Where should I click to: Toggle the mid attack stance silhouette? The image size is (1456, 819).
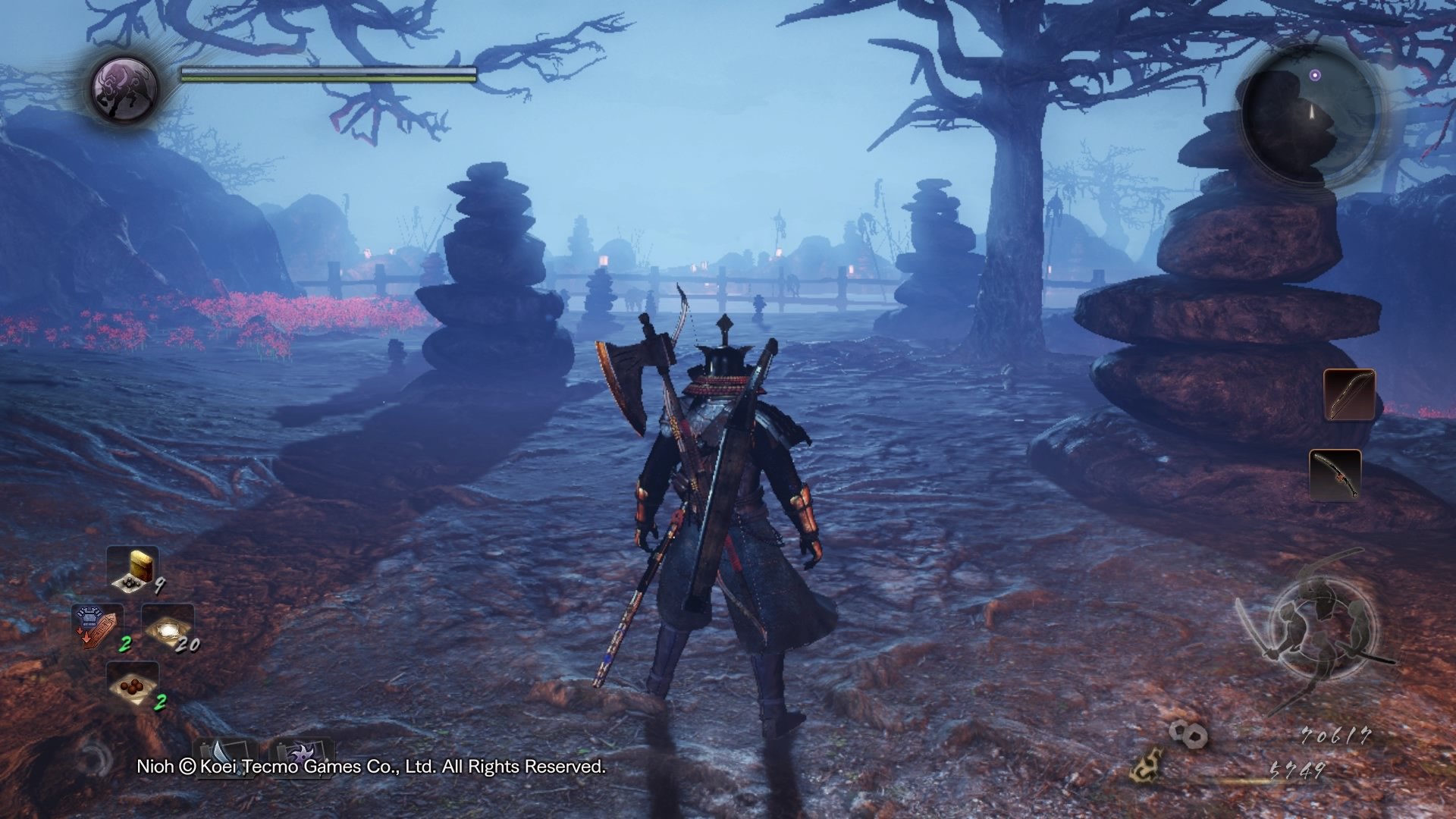click(1289, 626)
